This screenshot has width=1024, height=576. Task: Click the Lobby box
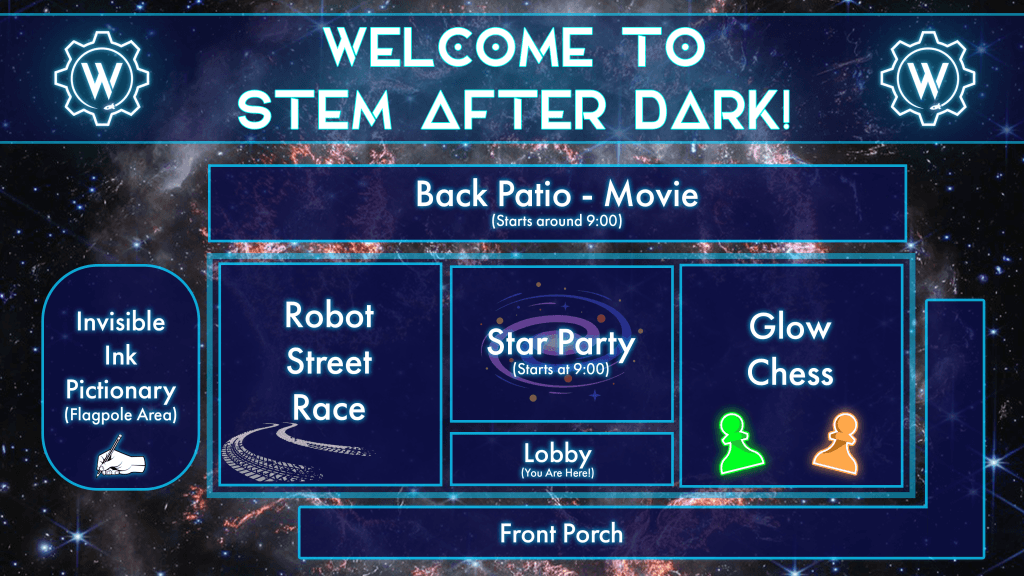pos(561,458)
